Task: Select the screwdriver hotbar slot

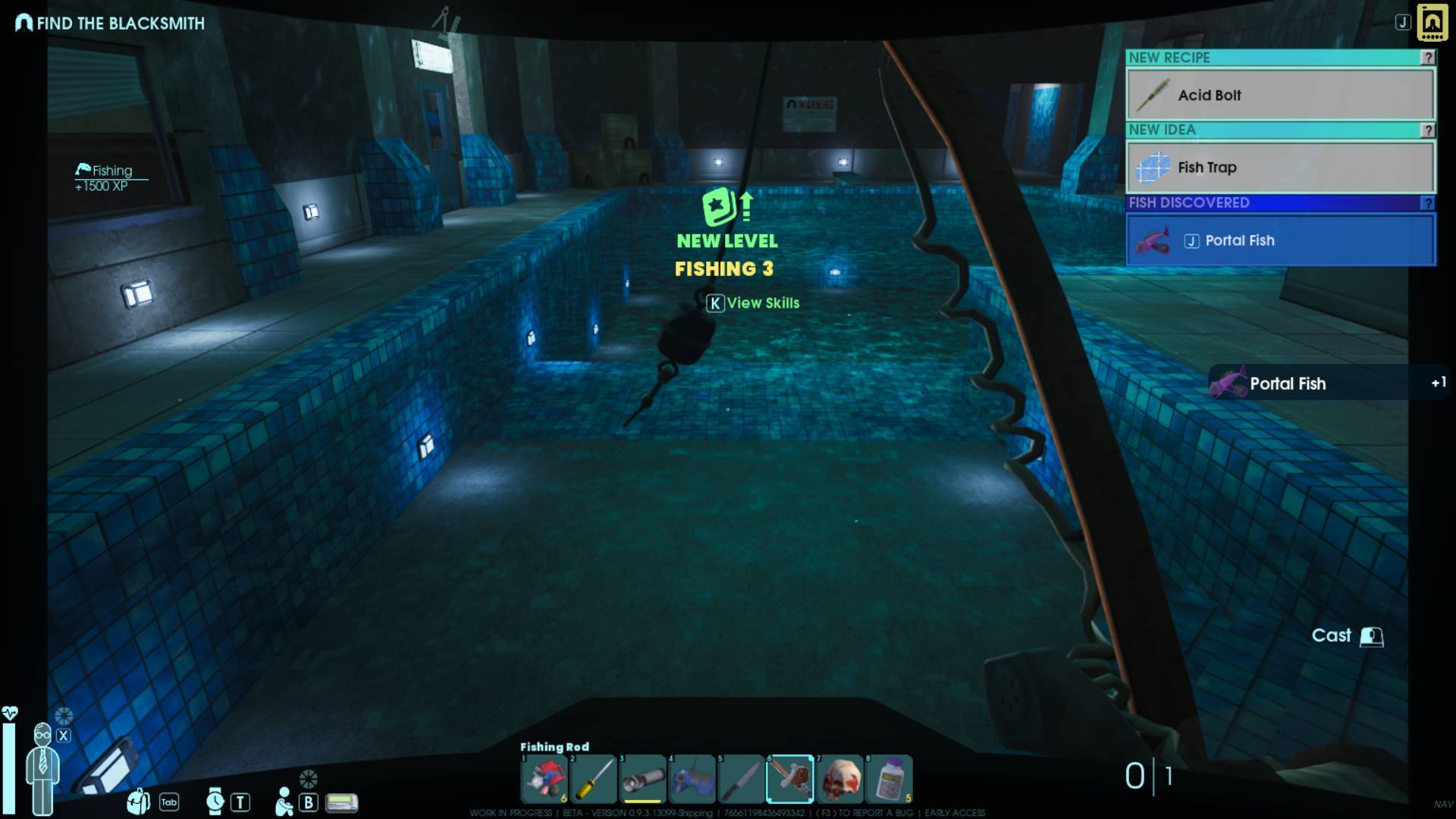Action: pyautogui.click(x=594, y=779)
